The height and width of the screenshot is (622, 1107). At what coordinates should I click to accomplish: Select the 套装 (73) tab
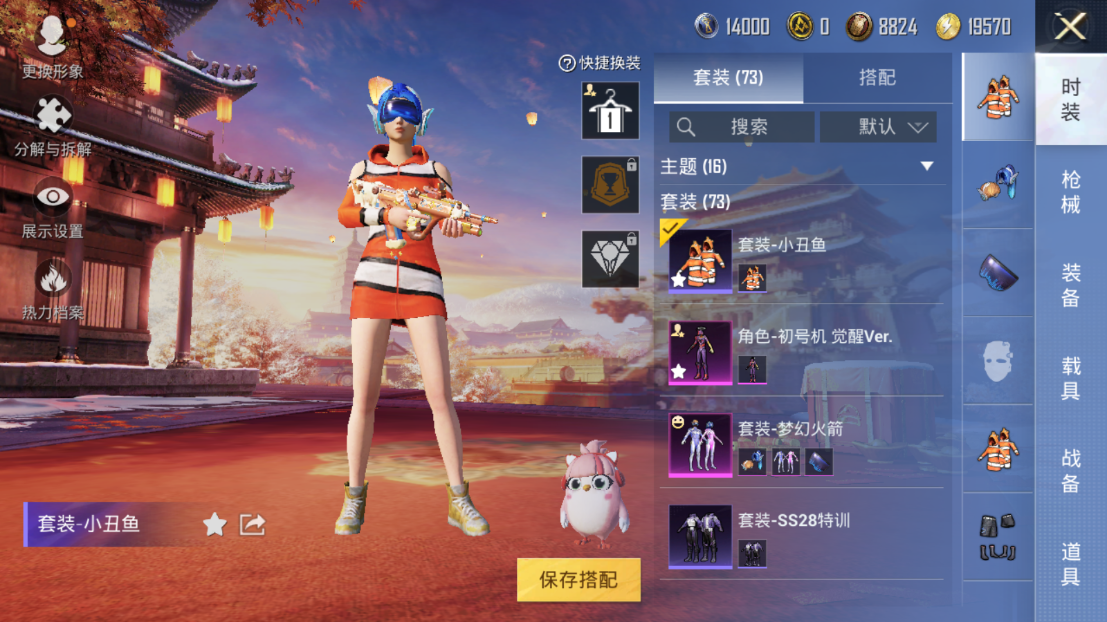tap(728, 78)
